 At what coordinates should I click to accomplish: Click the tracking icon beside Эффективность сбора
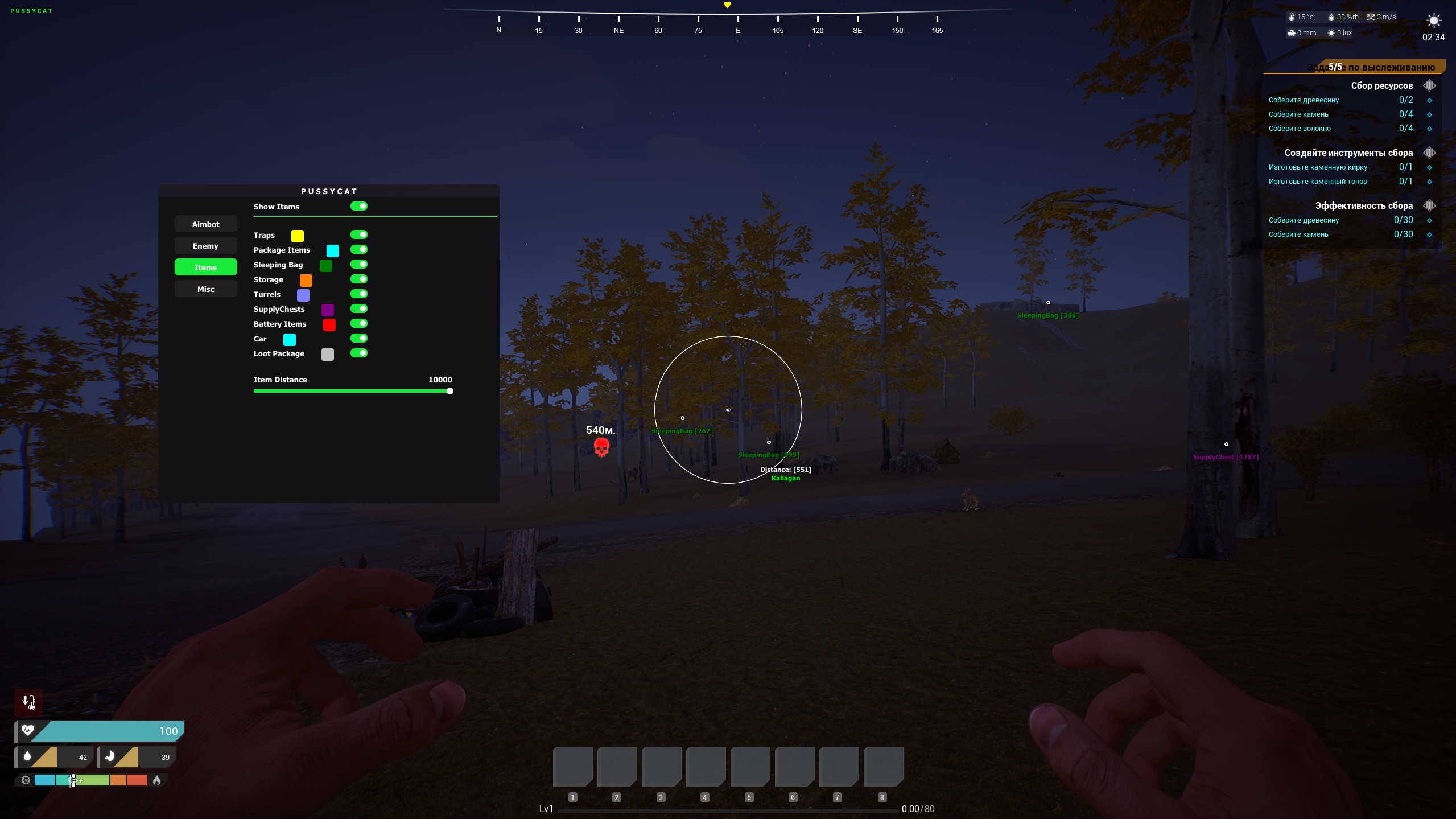[1430, 205]
